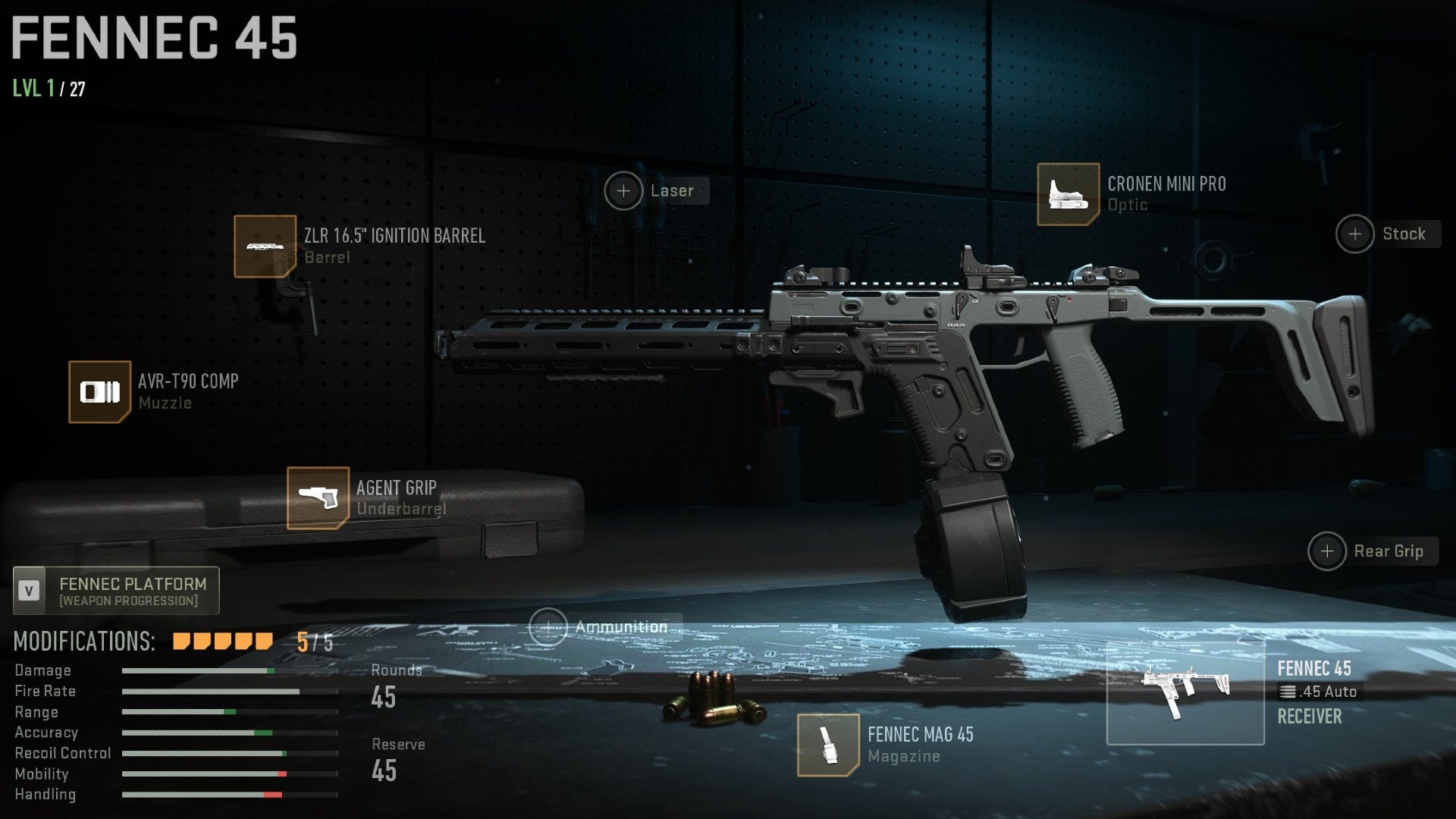
Task: Open the Agent Grip underbarrel slot
Action: click(x=318, y=498)
